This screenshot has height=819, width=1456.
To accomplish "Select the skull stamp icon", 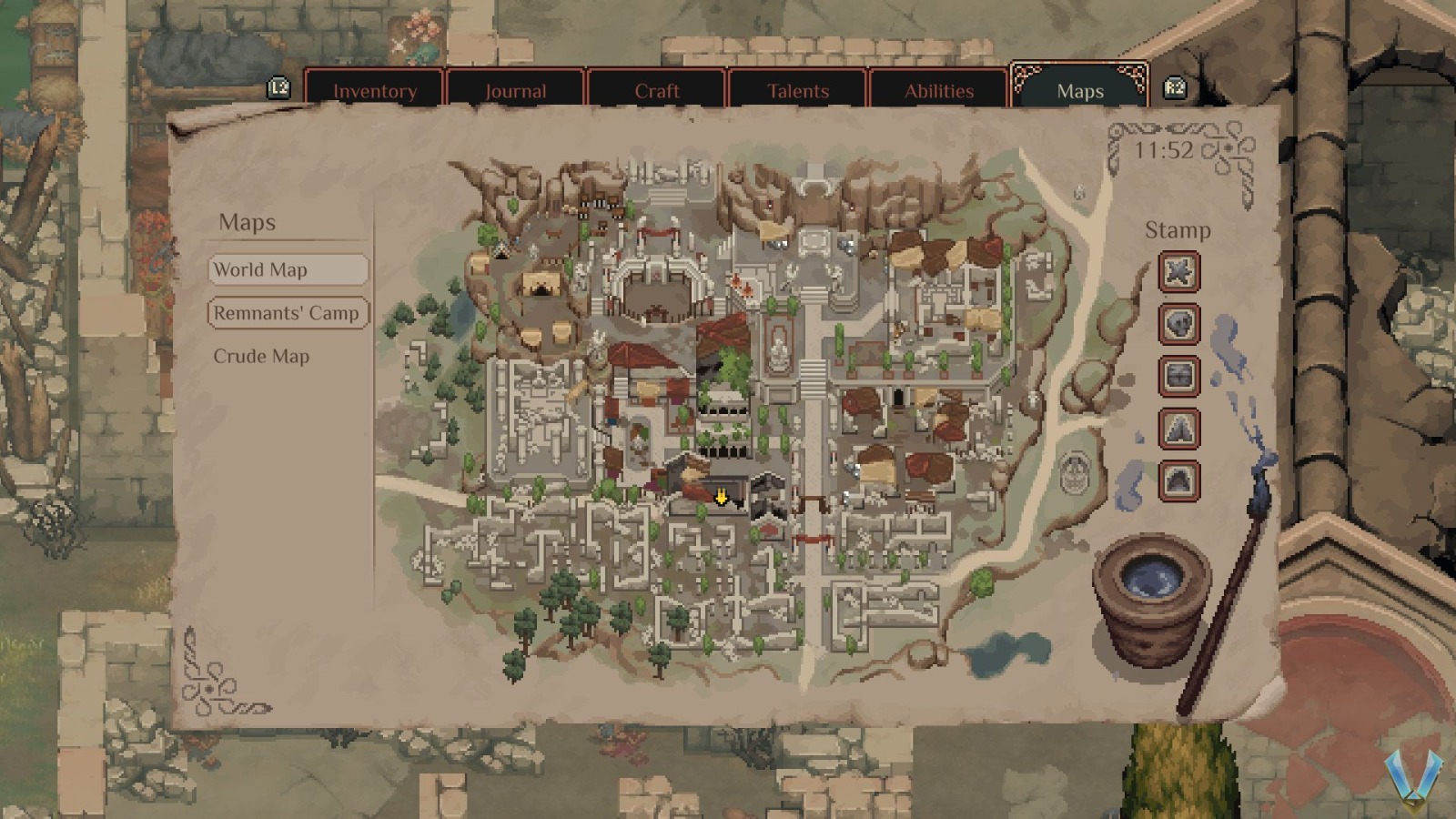I will click(x=1178, y=325).
